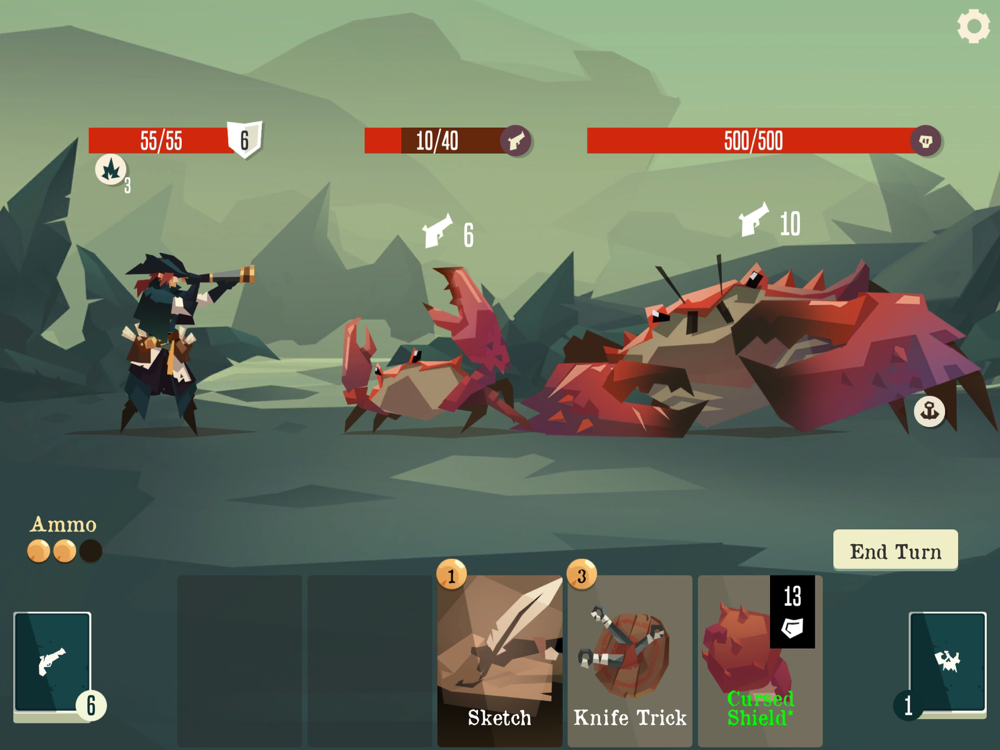The image size is (1000, 750).
Task: Inspect the giant crab's anchor status icon
Action: pos(930,411)
